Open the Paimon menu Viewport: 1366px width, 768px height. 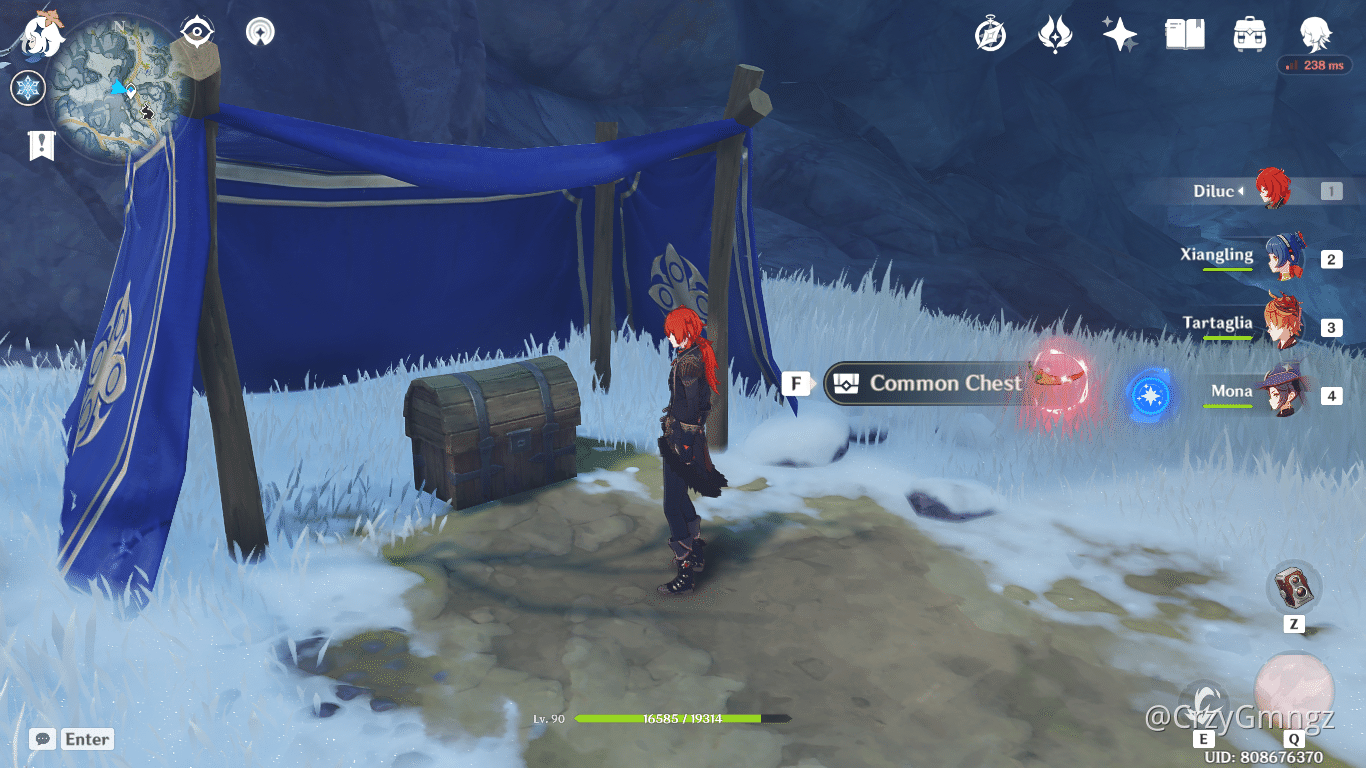pyautogui.click(x=40, y=35)
